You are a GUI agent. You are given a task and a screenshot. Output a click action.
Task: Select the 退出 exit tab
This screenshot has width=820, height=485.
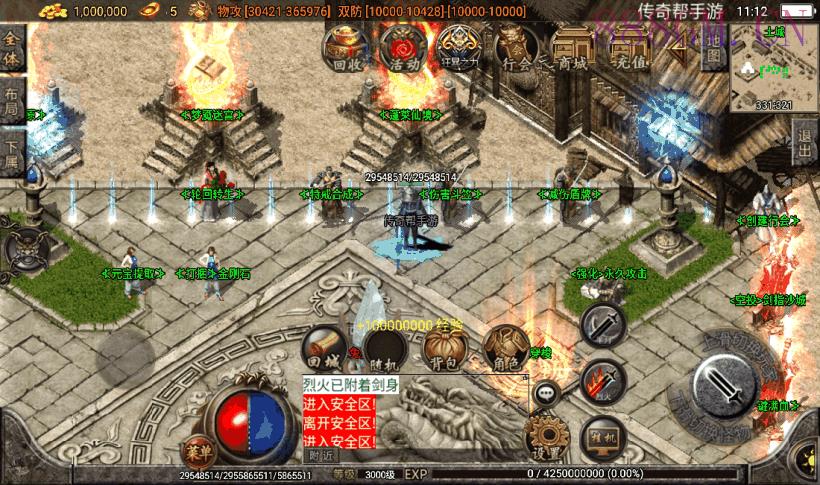coord(805,144)
